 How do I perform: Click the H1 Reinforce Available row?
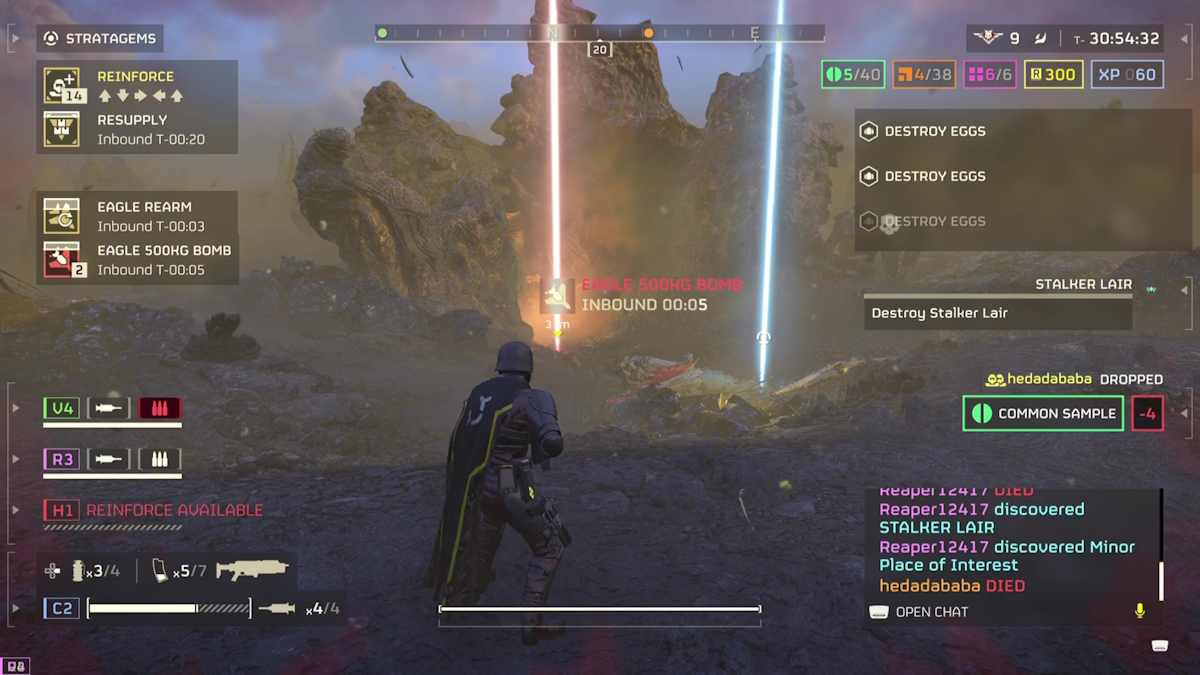click(x=153, y=510)
